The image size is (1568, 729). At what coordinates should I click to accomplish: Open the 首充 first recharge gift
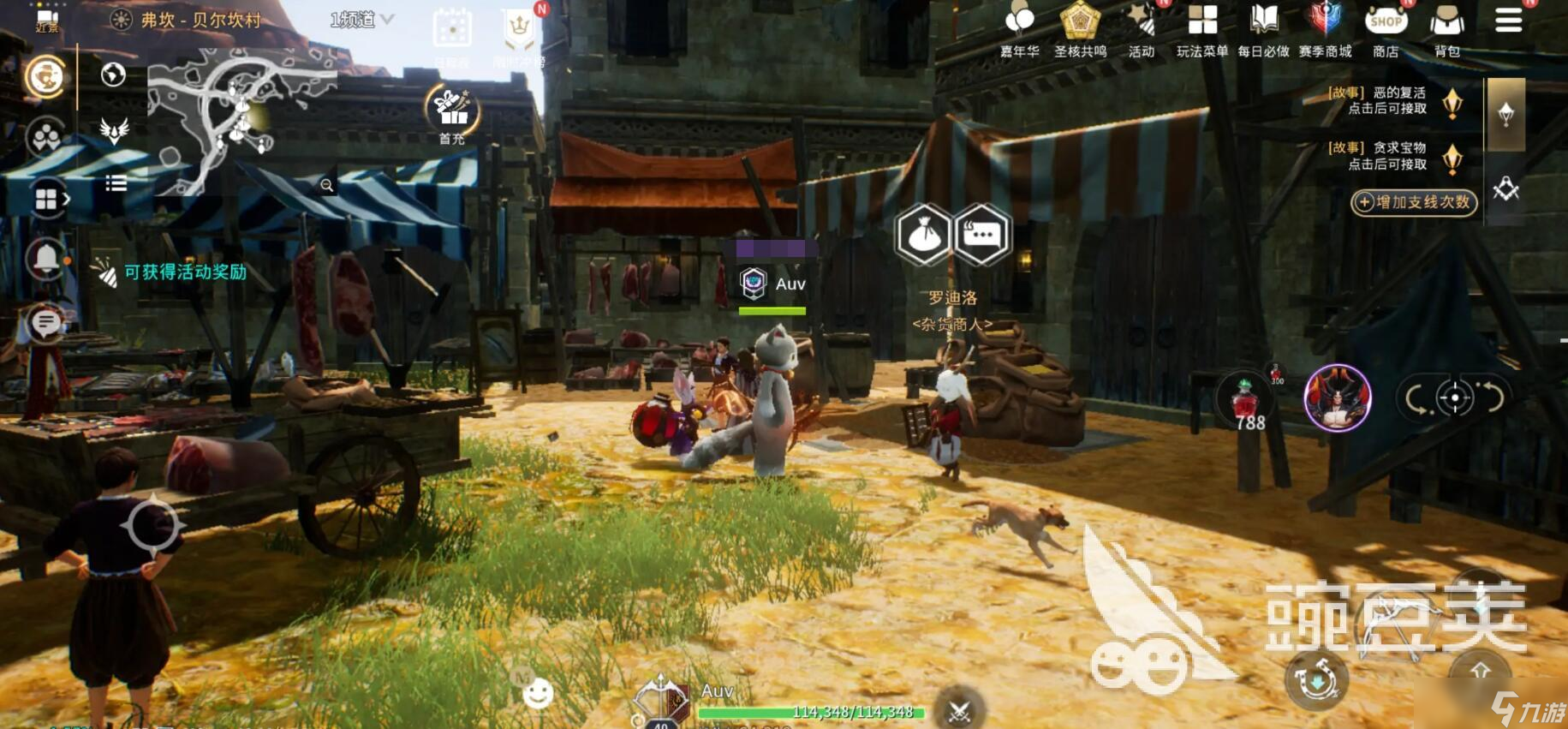coord(452,113)
